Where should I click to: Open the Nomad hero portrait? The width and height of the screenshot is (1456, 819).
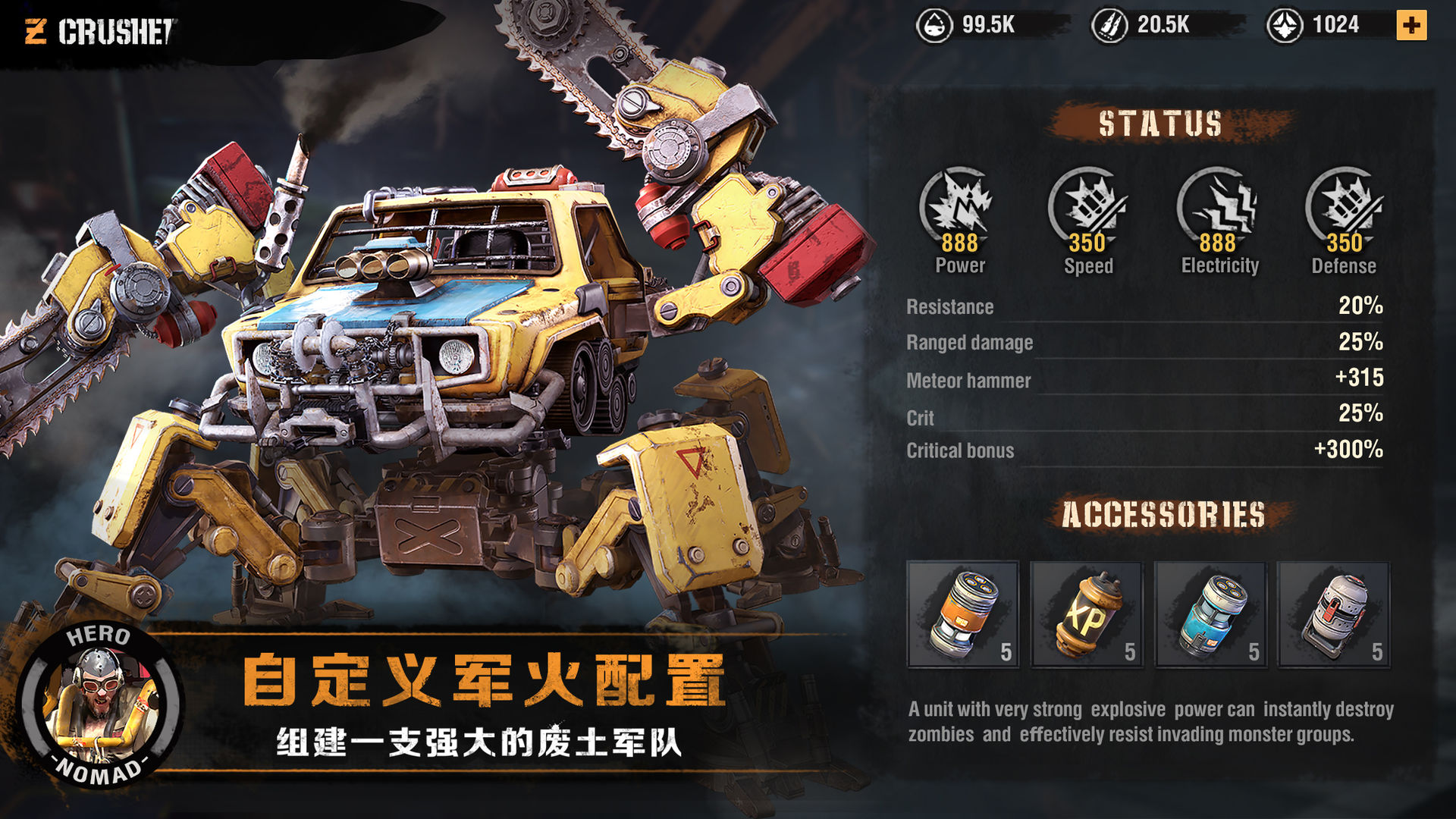tap(99, 705)
